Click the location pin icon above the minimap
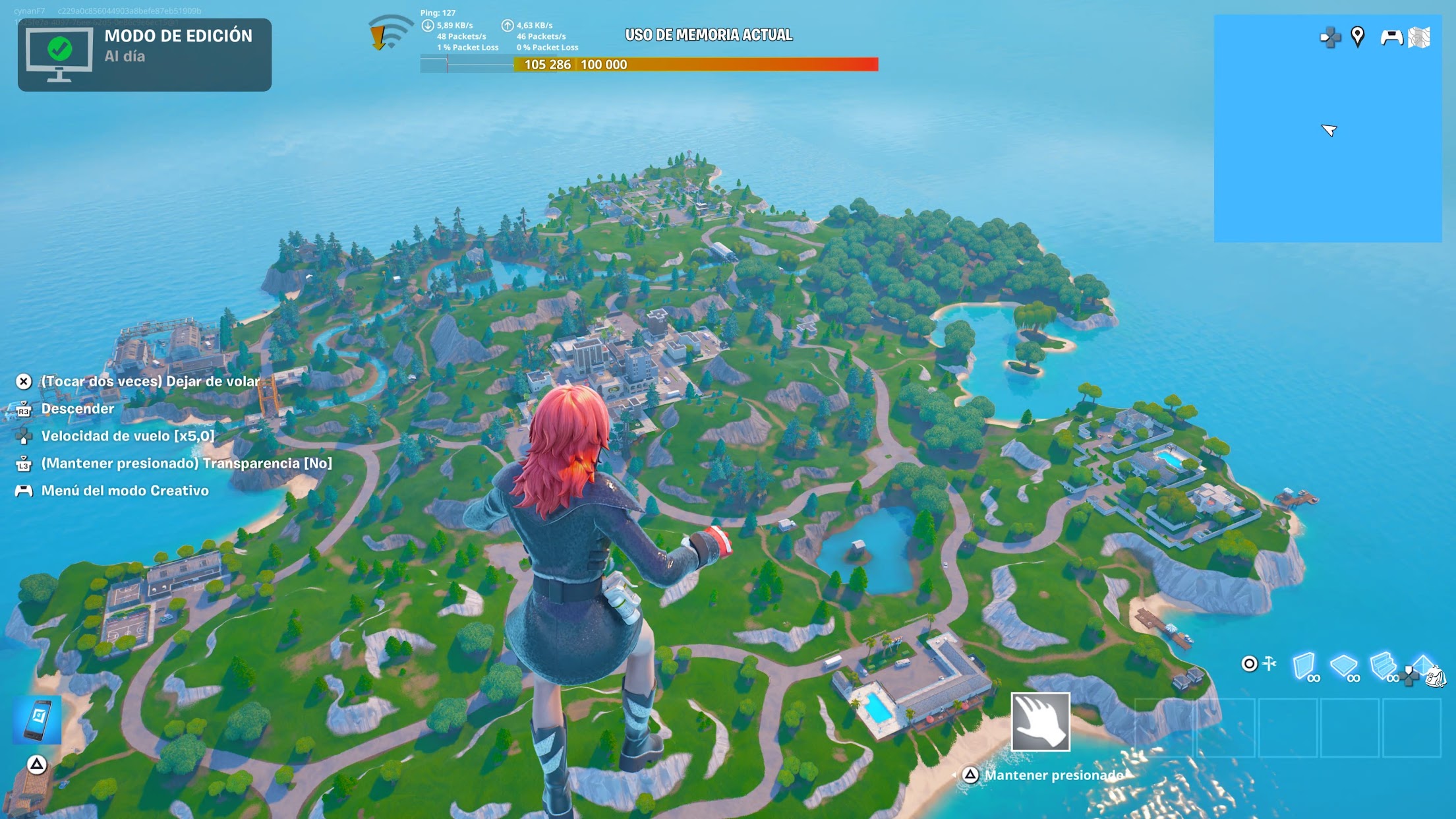The image size is (1456, 819). pos(1357,37)
